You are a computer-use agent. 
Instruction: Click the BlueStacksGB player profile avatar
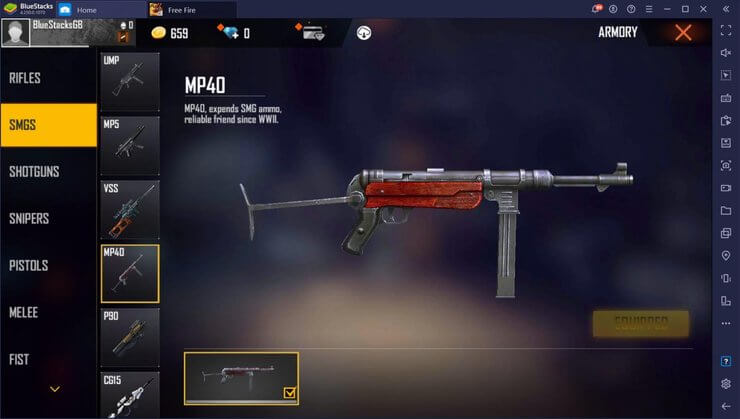(16, 32)
